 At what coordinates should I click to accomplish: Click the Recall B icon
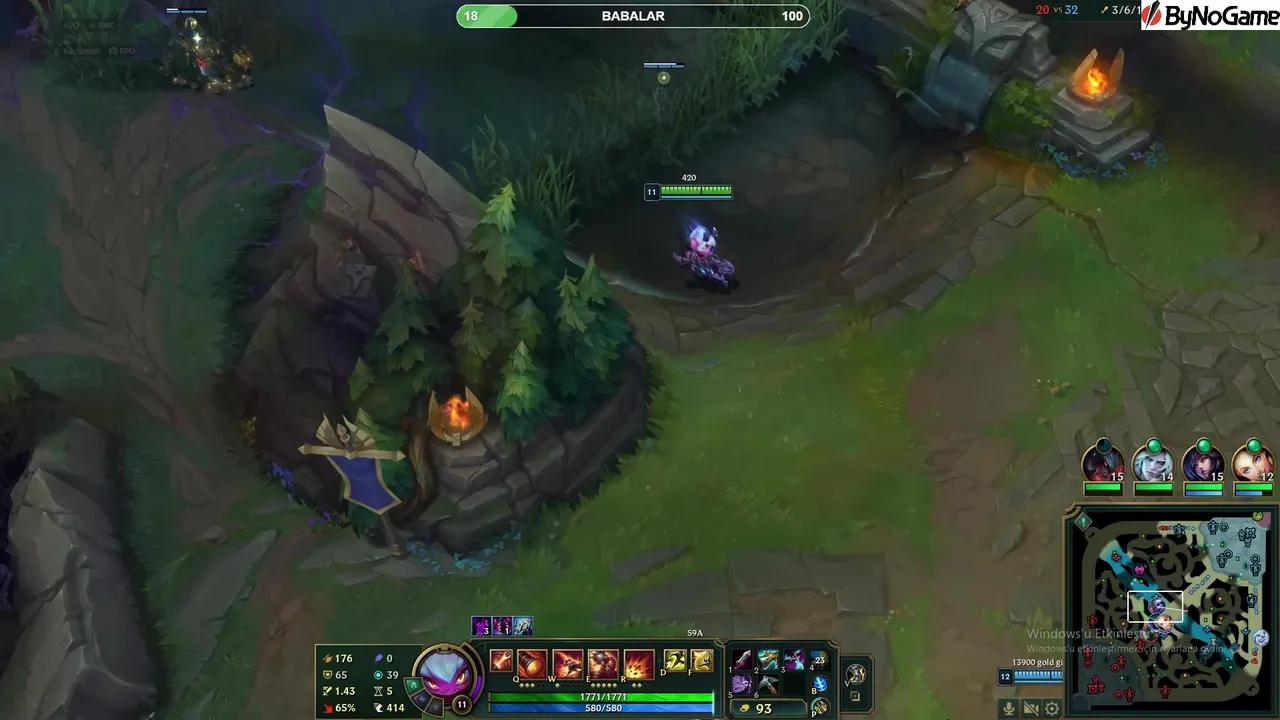click(821, 684)
